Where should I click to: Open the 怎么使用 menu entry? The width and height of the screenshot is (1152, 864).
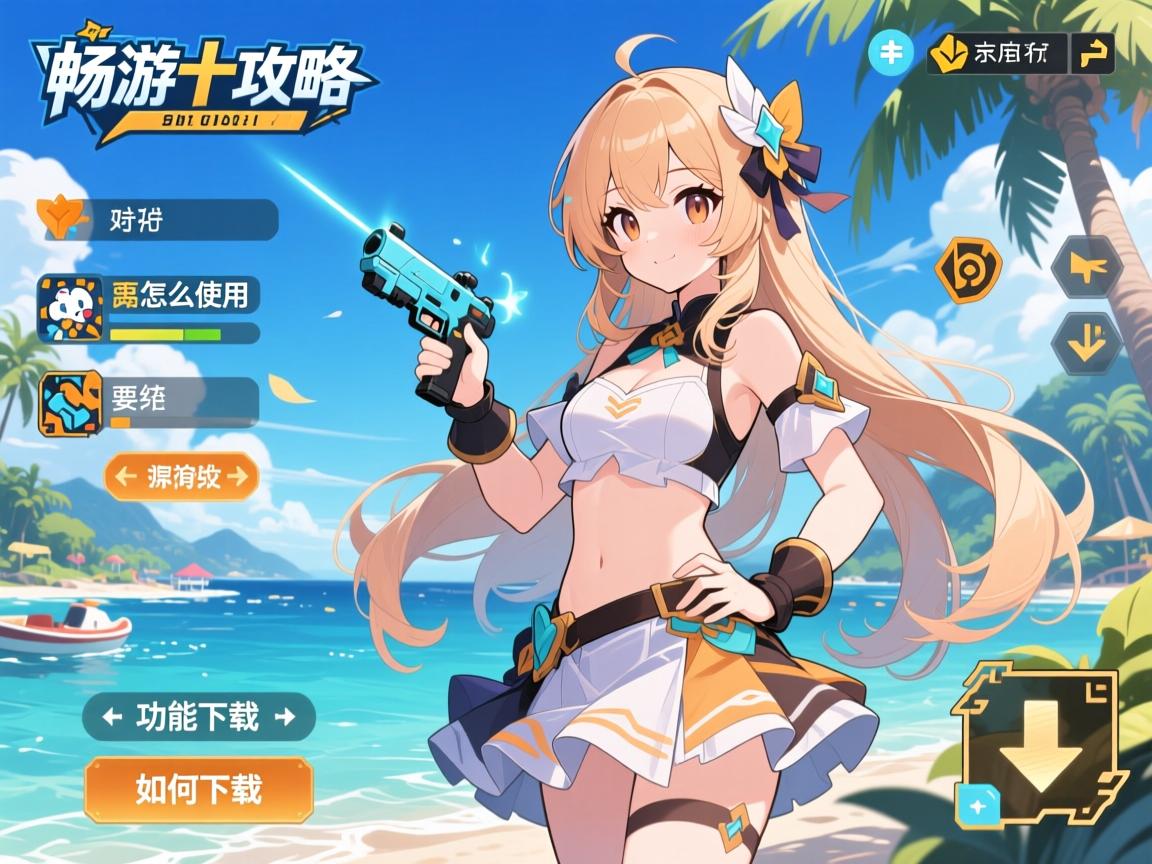coord(149,297)
